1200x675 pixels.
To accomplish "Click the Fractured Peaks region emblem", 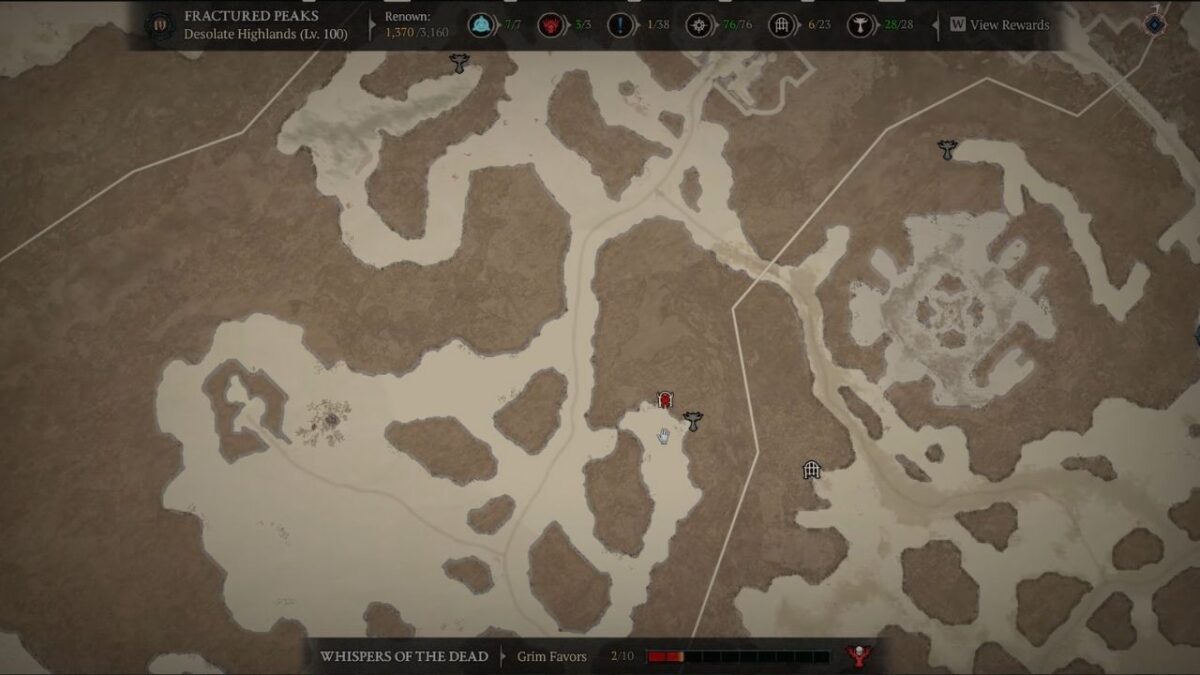I will coord(159,26).
